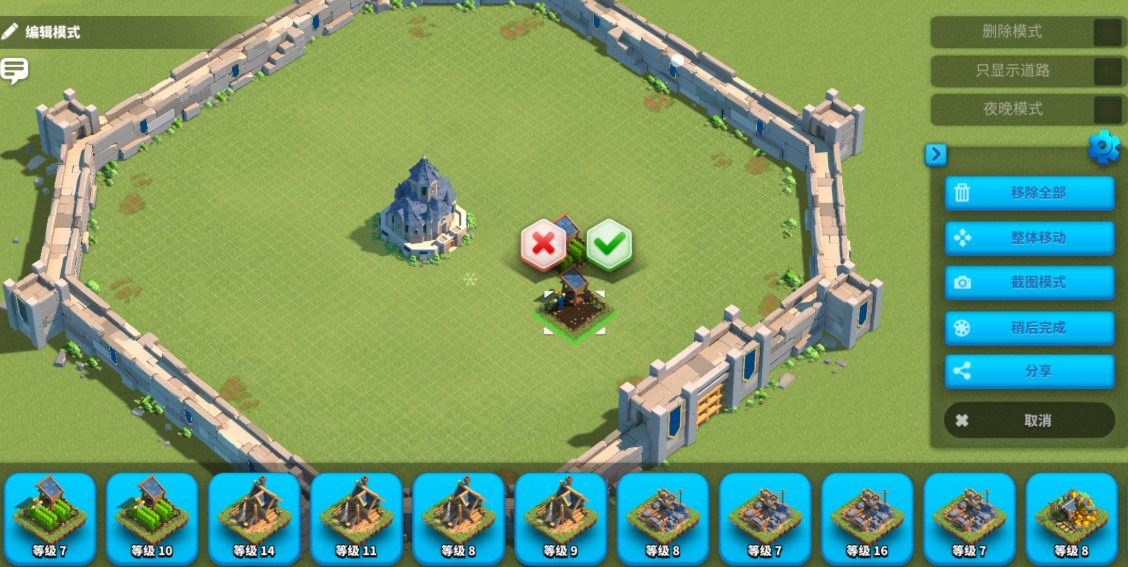Toggle the 删除模式 checkbox
This screenshot has width=1128, height=567.
pyautogui.click(x=1107, y=32)
